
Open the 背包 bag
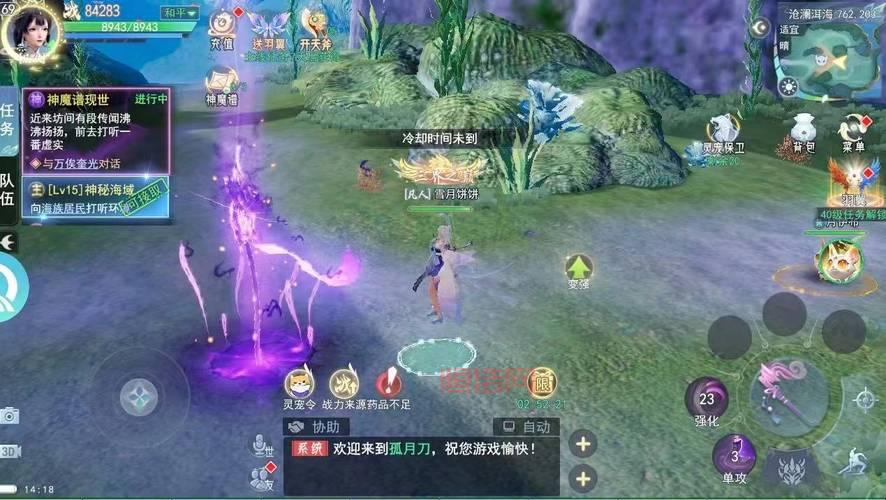coord(798,131)
